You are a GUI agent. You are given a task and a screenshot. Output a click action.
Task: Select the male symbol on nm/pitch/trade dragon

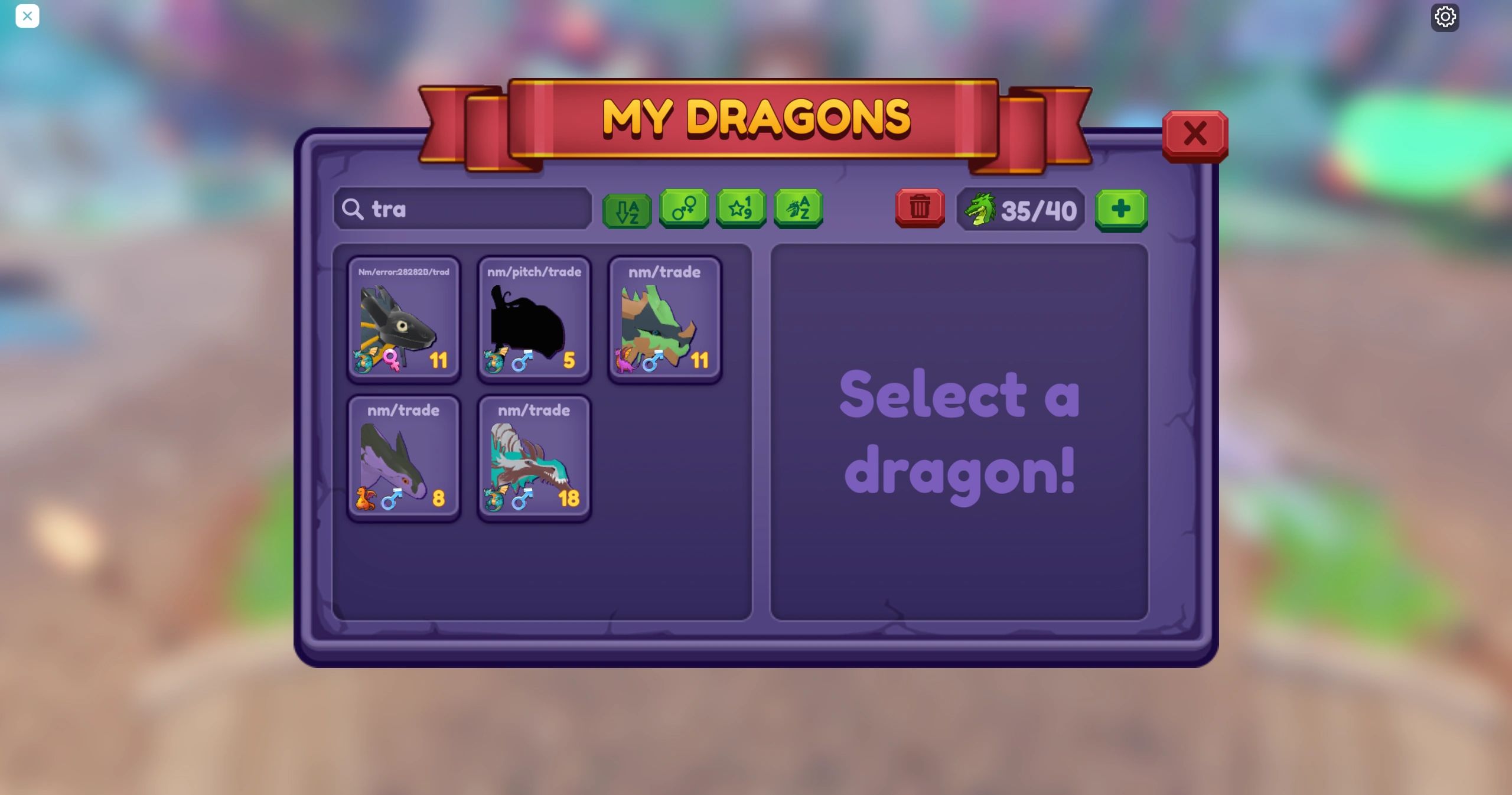point(522,361)
